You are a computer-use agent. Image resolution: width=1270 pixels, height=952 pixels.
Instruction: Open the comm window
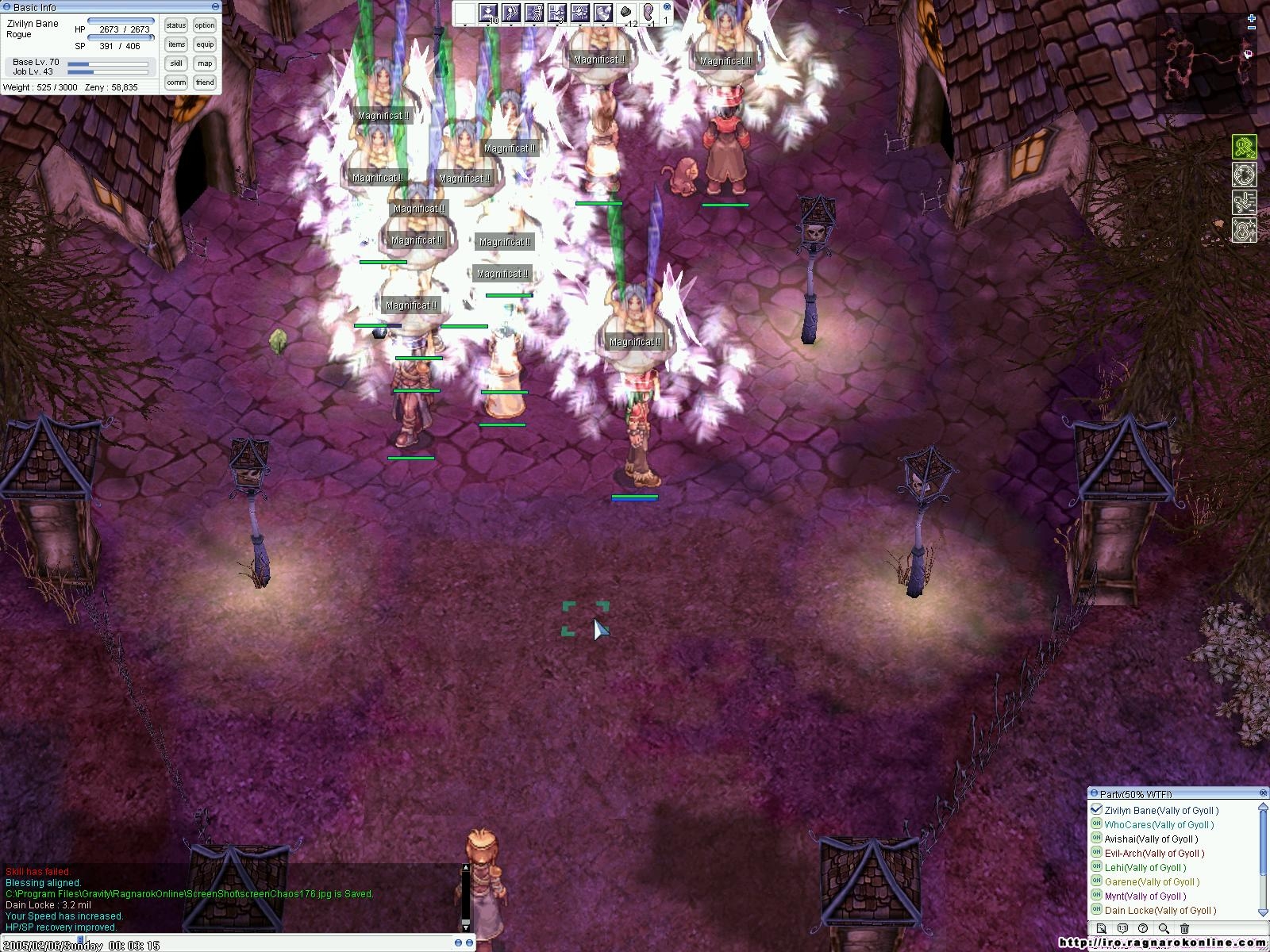coord(175,83)
